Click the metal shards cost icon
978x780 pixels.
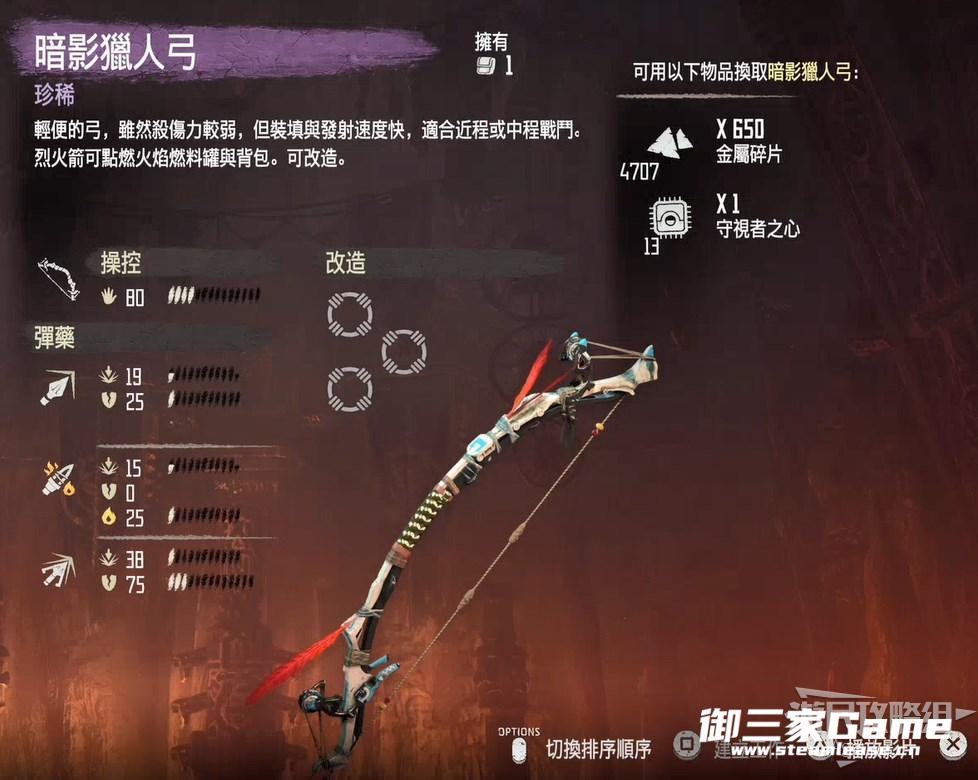pyautogui.click(x=668, y=140)
